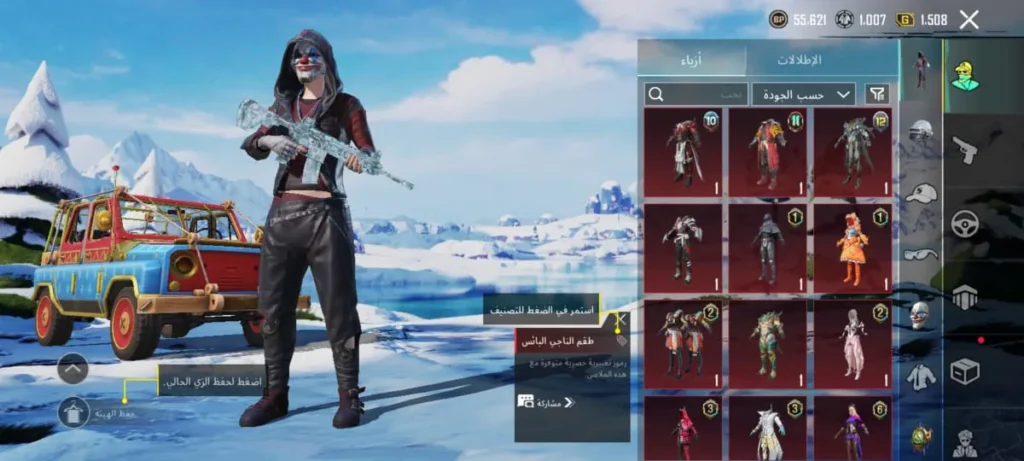Select the outfit with level 12 badge
The width and height of the screenshot is (1024, 461).
point(853,152)
